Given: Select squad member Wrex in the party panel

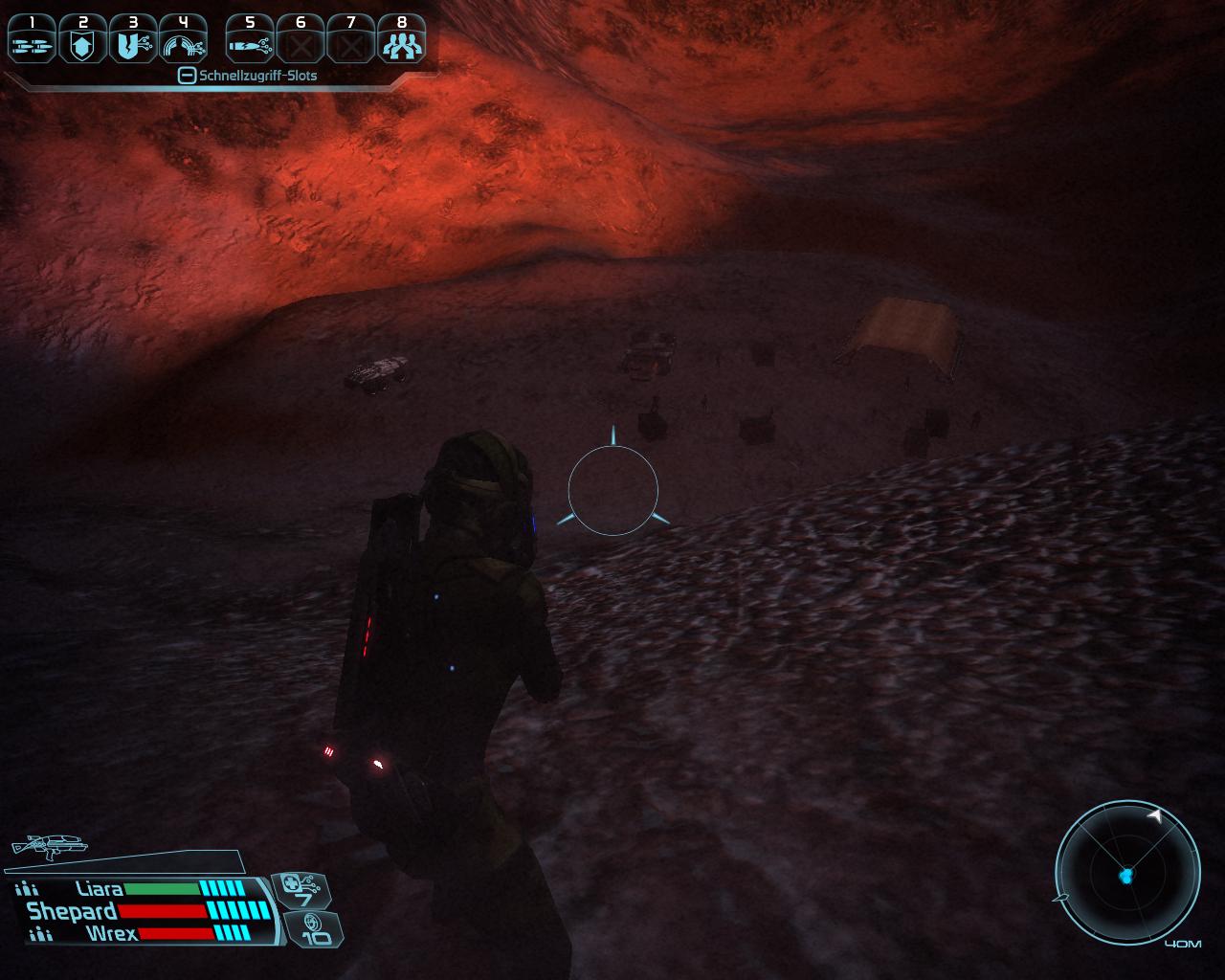Looking at the screenshot, I should coord(111,933).
